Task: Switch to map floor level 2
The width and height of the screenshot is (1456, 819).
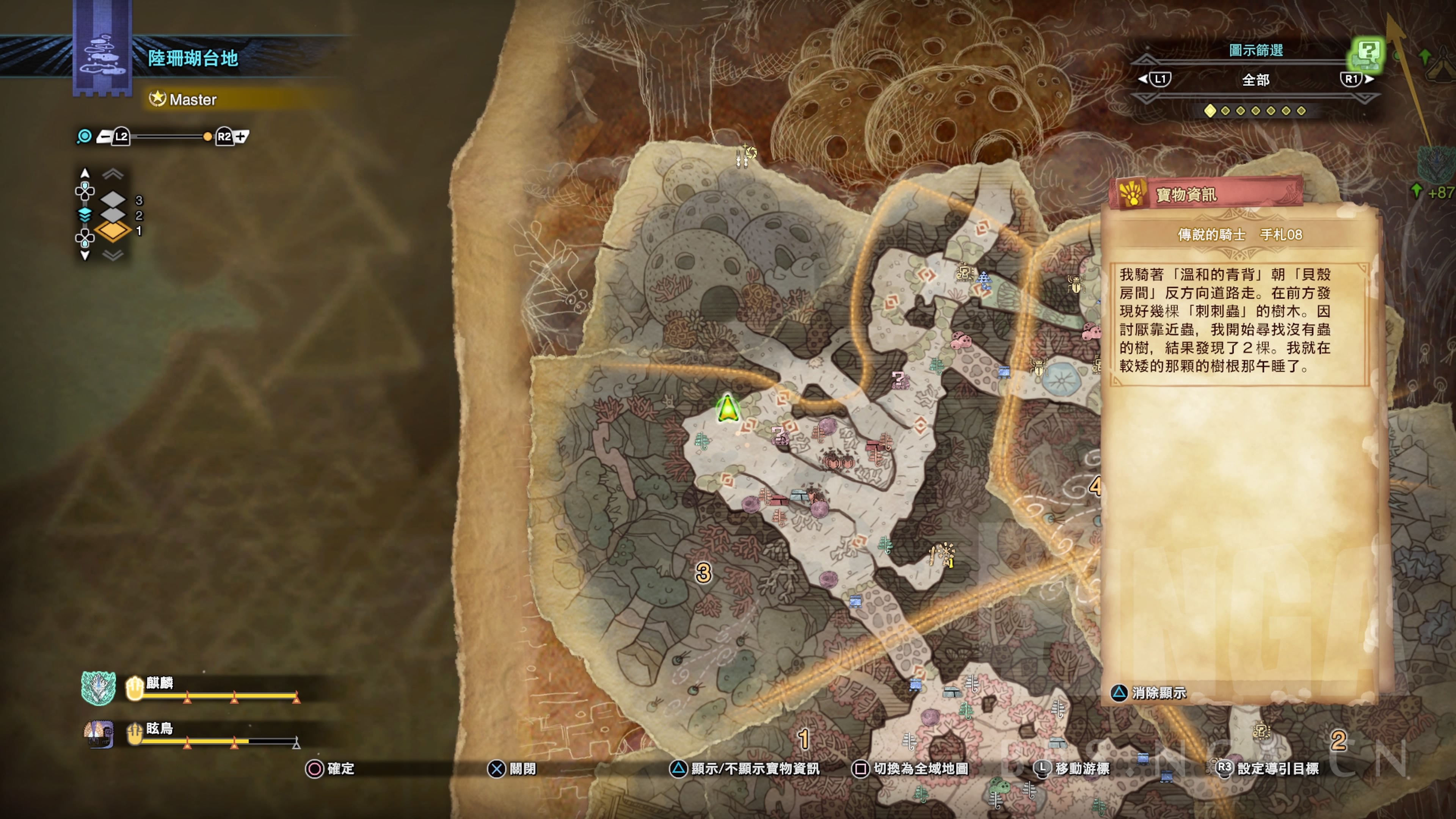Action: [114, 215]
